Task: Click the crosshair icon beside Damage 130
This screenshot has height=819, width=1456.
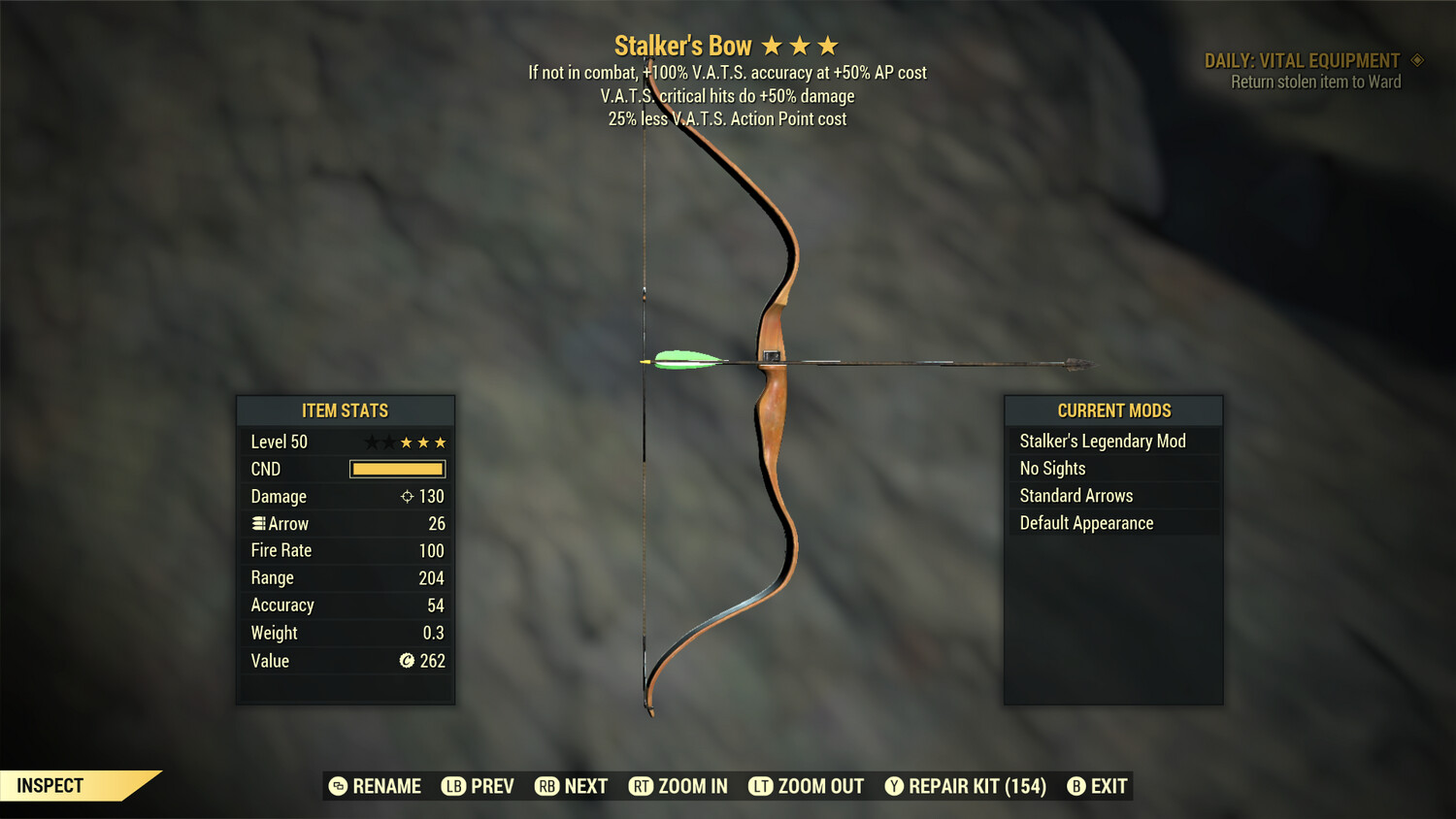Action: (407, 496)
